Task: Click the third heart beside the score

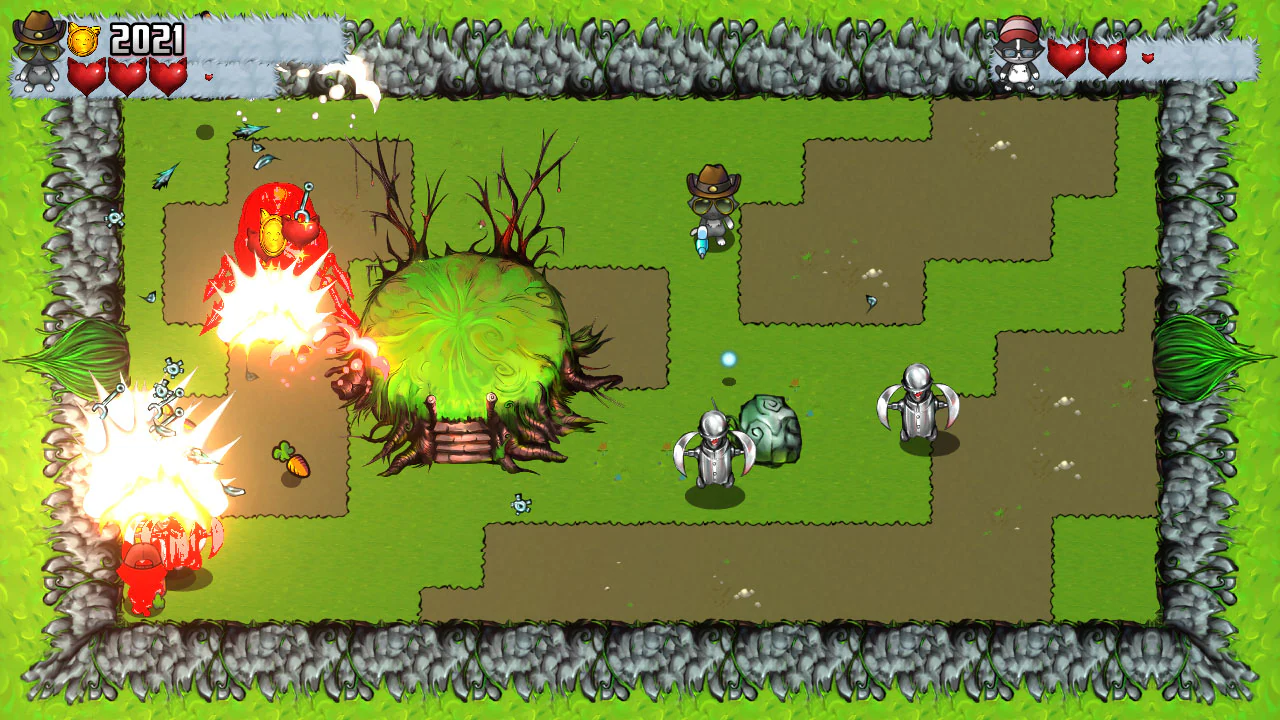Action: pyautogui.click(x=166, y=75)
